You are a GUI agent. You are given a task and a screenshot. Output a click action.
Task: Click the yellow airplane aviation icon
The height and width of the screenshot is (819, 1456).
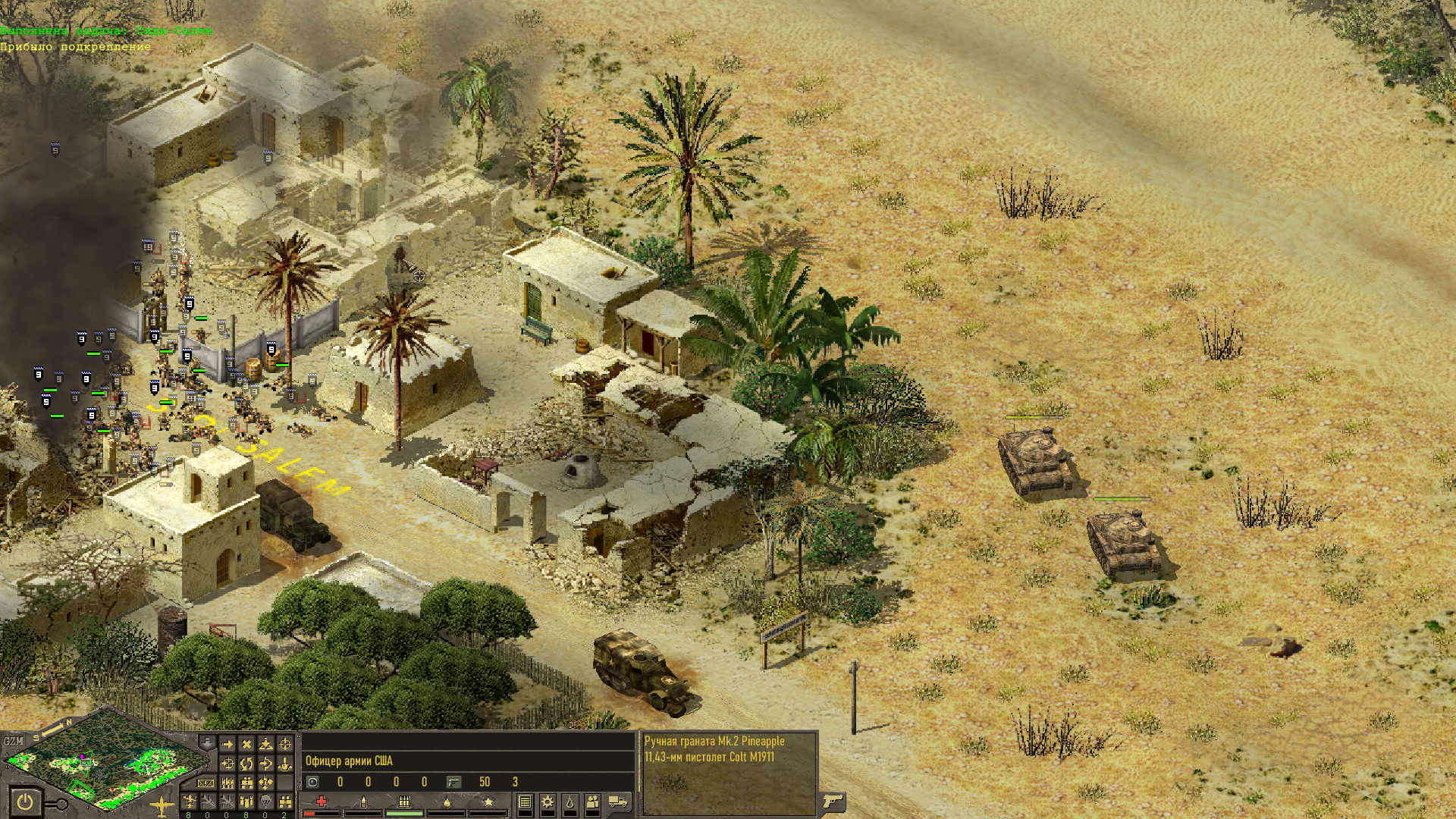(x=162, y=807)
